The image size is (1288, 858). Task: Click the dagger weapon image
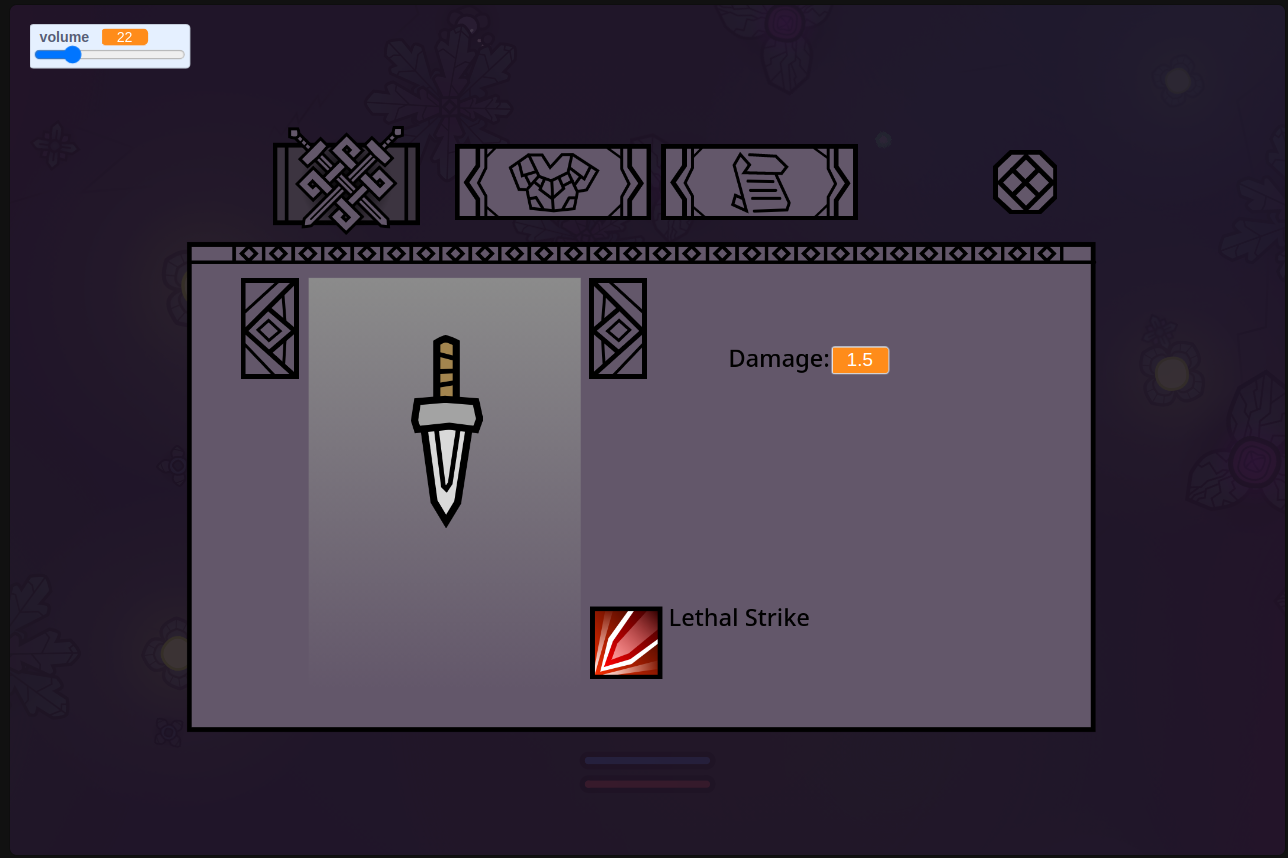(444, 430)
